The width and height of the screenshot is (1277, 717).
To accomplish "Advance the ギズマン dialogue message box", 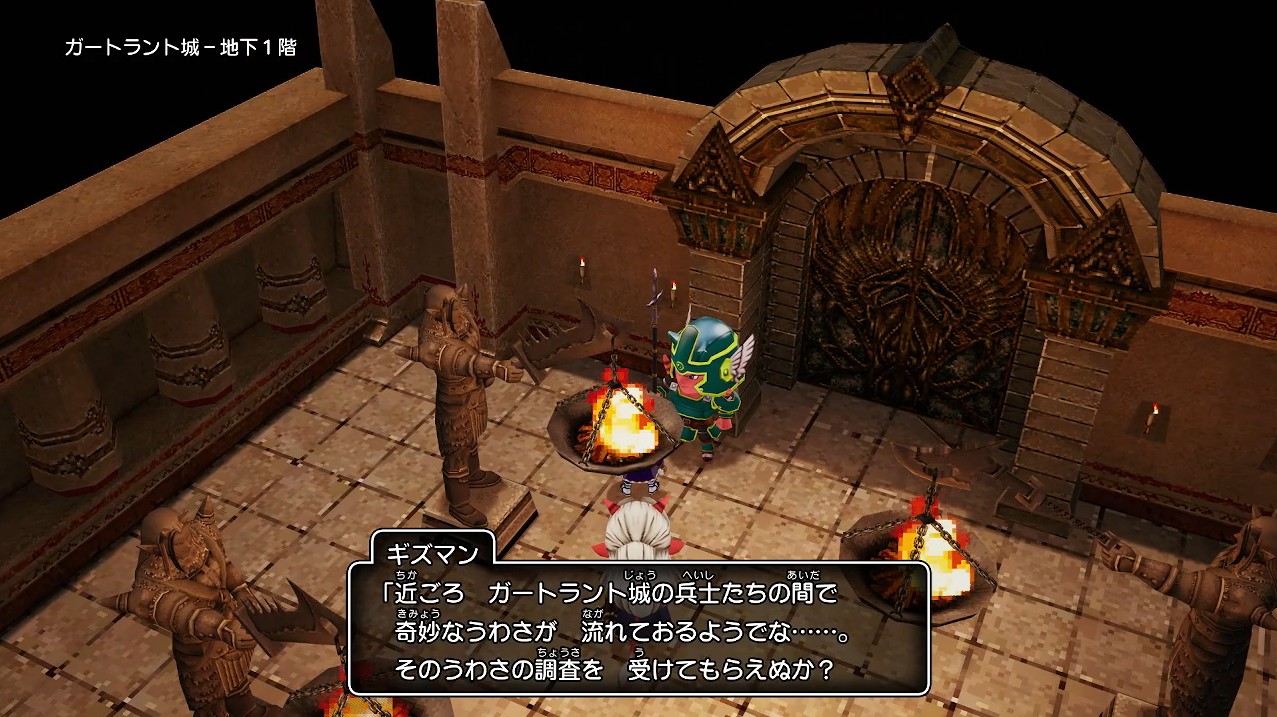I will [x=638, y=630].
